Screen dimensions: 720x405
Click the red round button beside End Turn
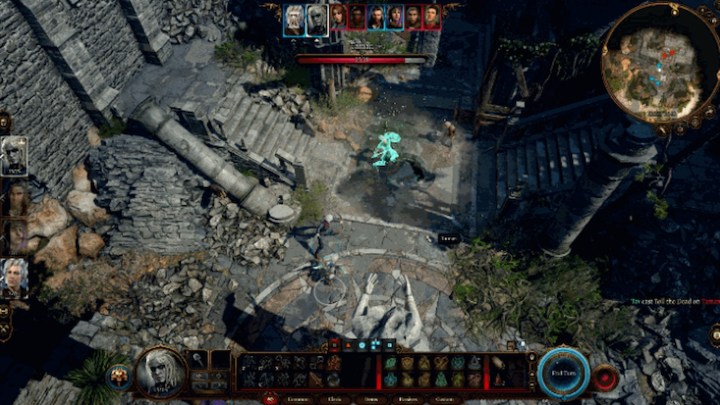(604, 378)
